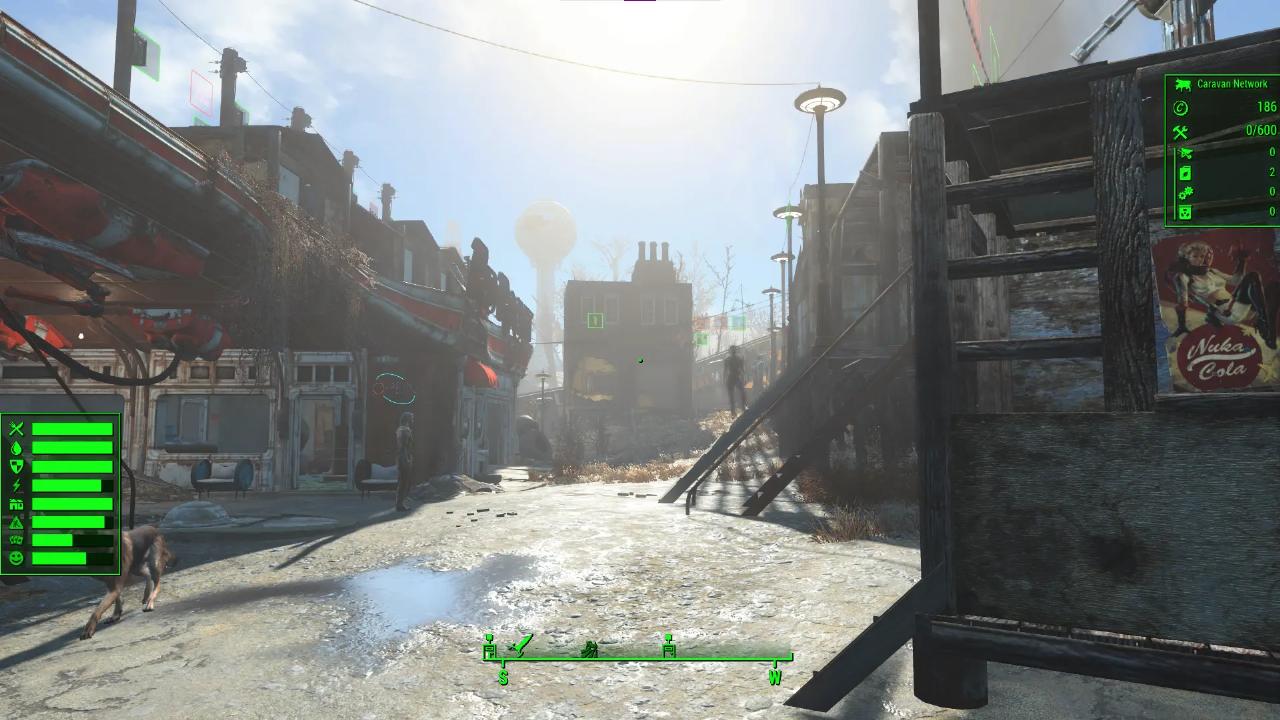The image size is (1280, 720).
Task: Click the radiation barrel resource icon
Action: click(1184, 212)
